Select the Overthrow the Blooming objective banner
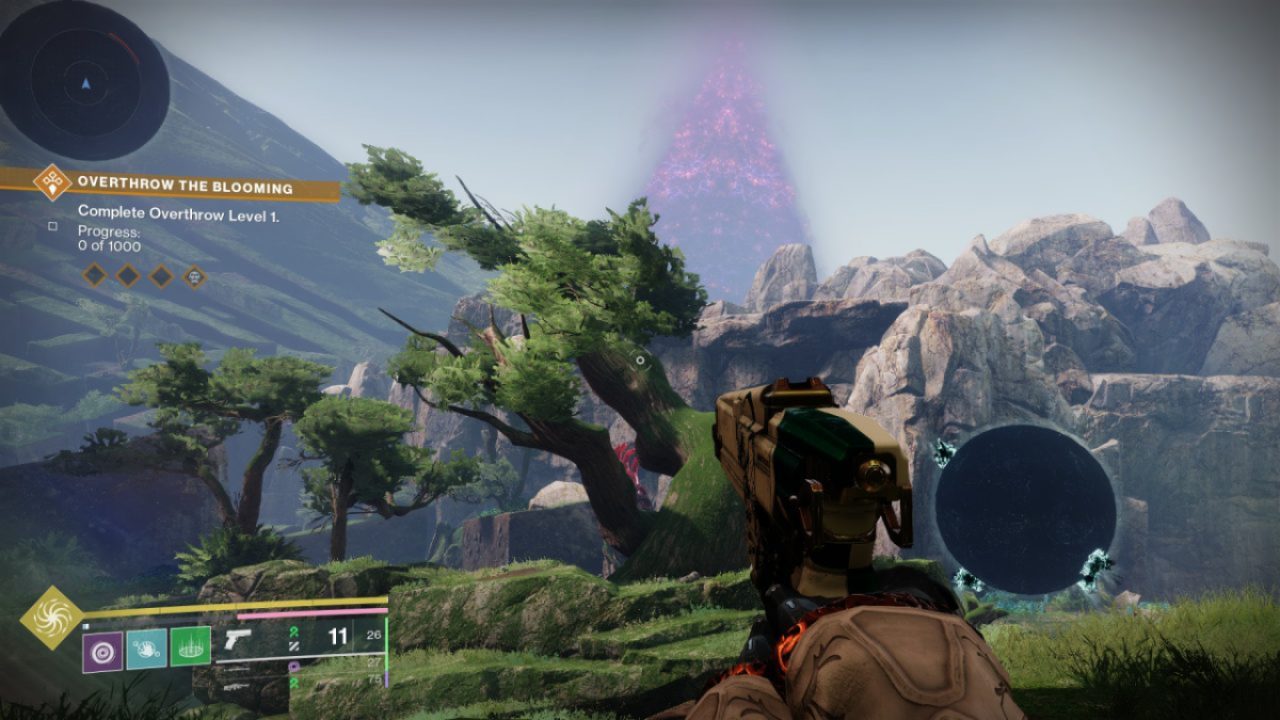 185,187
